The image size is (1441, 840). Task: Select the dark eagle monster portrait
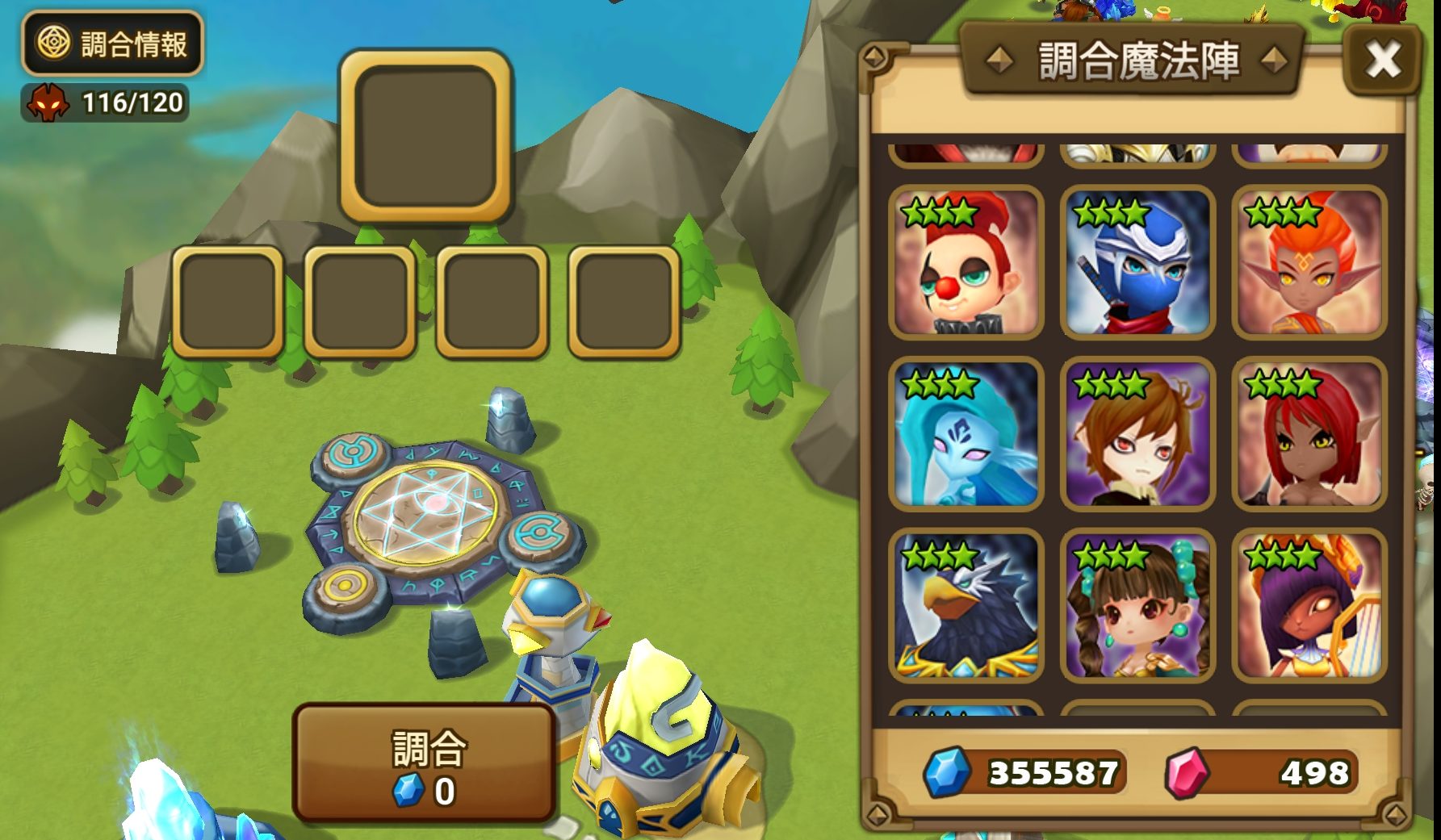966,605
